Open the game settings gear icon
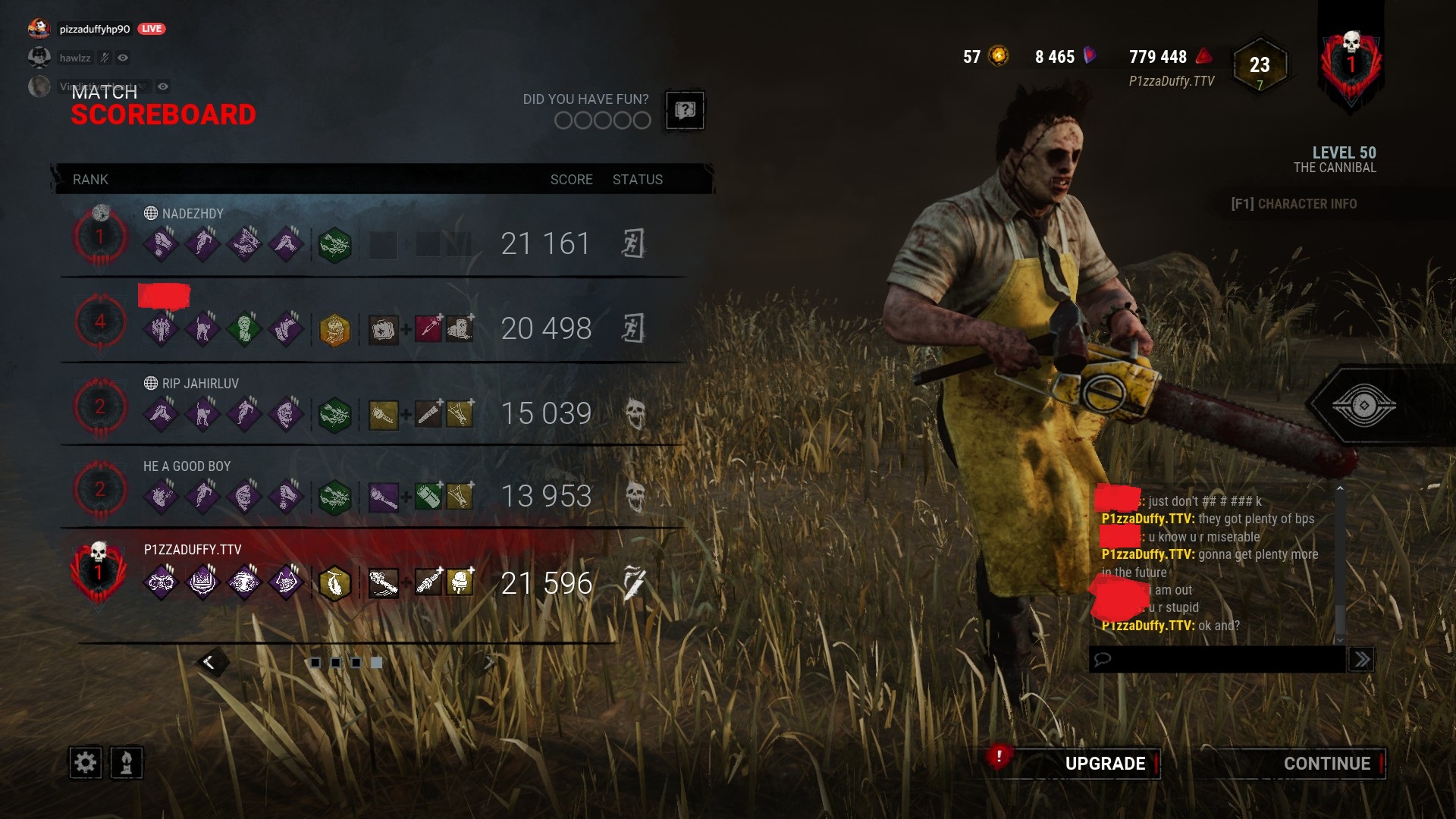 coord(86,764)
